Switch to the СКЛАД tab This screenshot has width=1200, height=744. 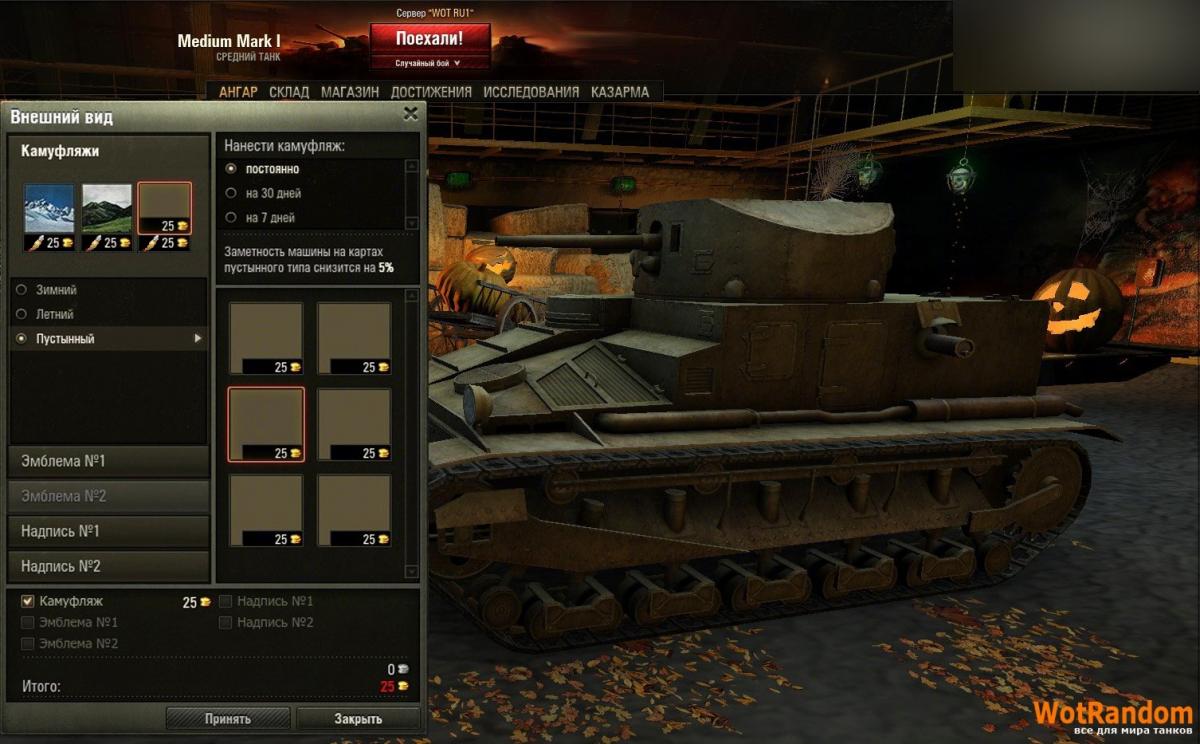(x=289, y=92)
